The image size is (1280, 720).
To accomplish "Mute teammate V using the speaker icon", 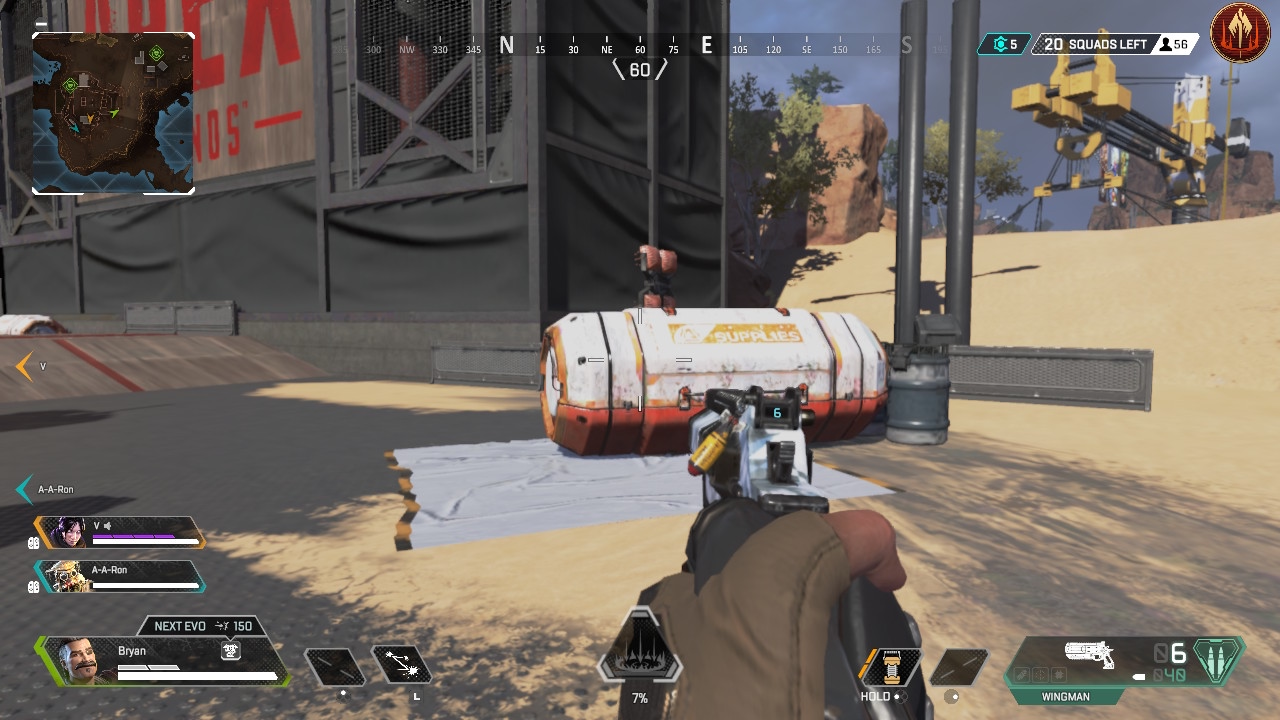I will (107, 527).
